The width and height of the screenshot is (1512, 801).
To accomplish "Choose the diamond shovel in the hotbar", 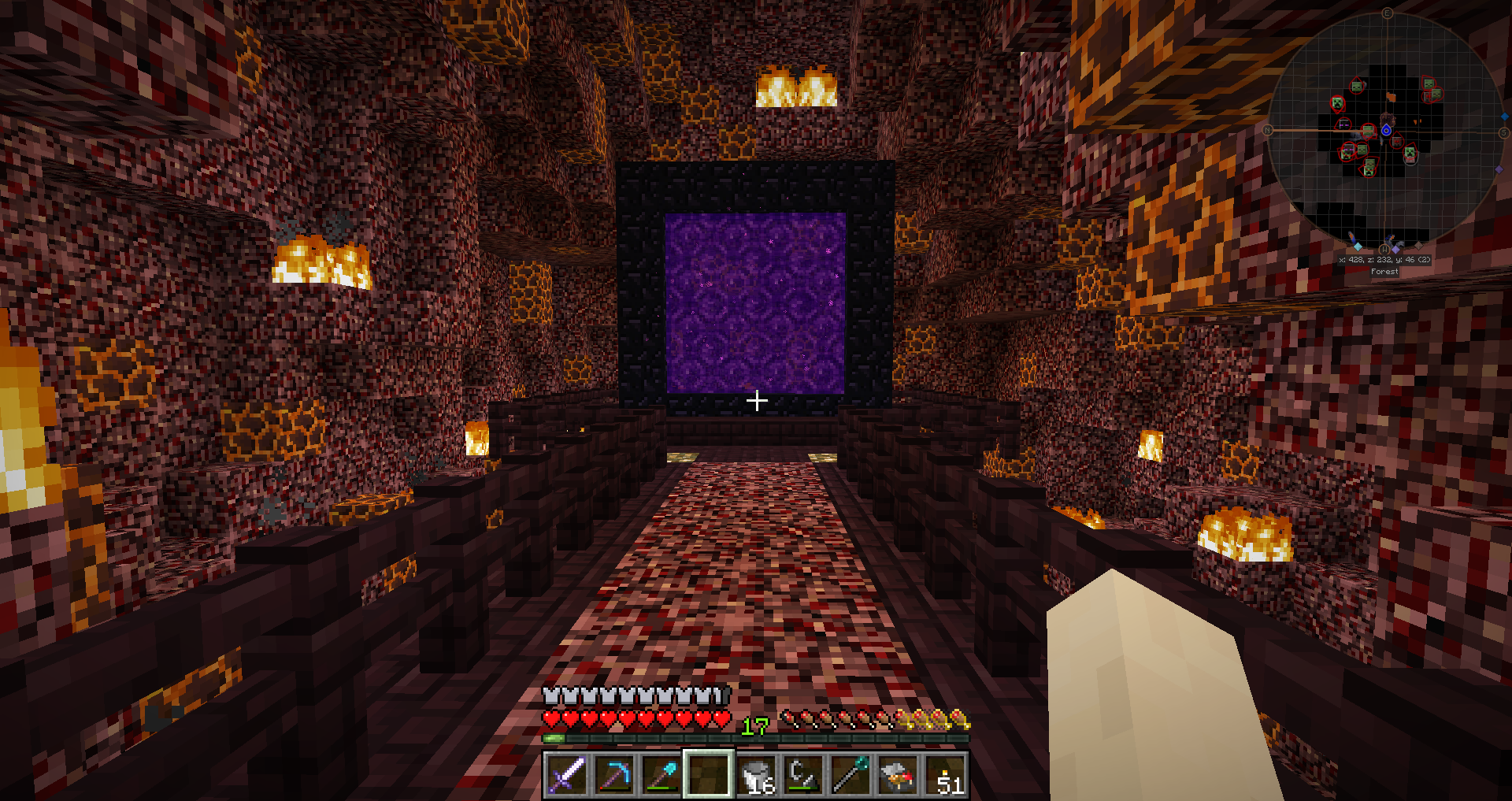I will click(x=661, y=775).
